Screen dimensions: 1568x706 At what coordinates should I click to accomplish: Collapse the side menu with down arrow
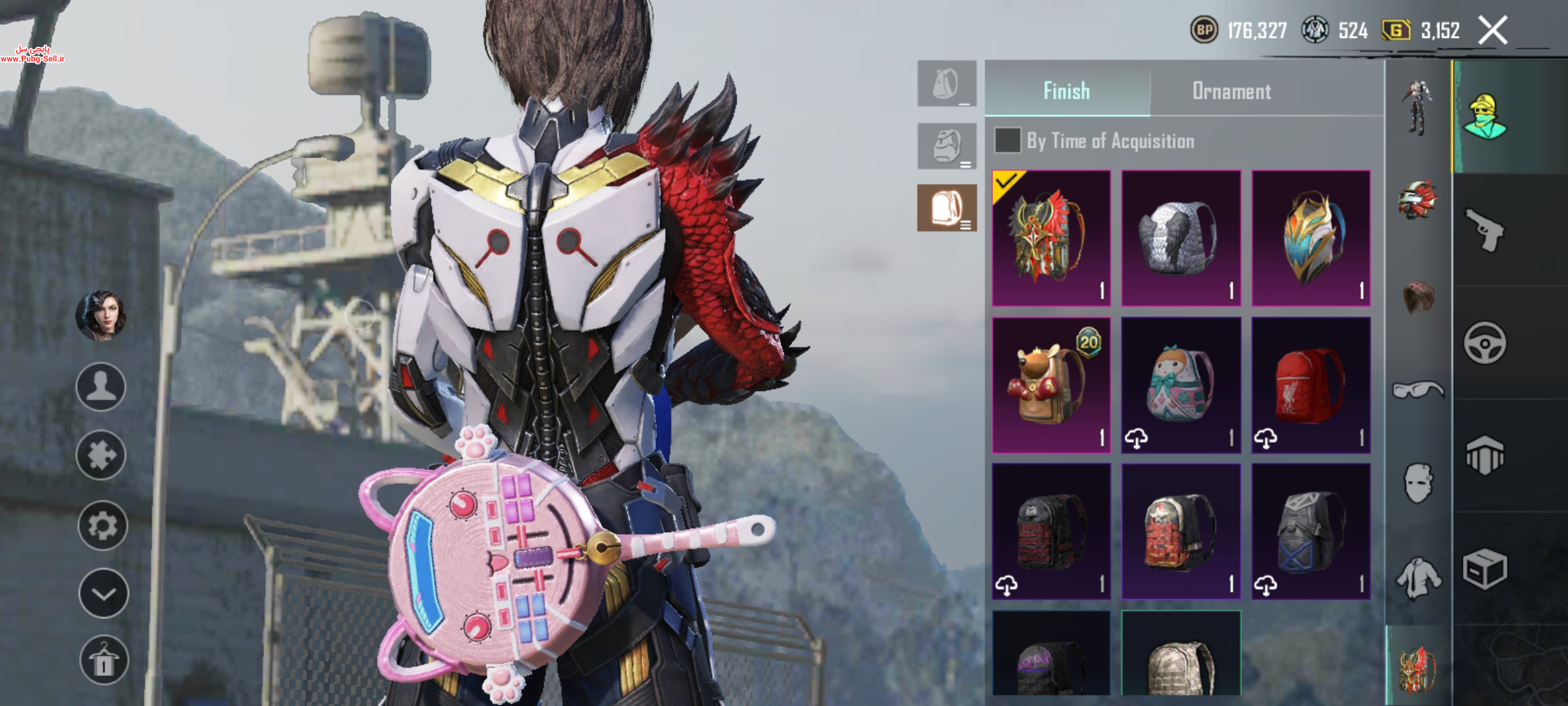click(x=103, y=594)
